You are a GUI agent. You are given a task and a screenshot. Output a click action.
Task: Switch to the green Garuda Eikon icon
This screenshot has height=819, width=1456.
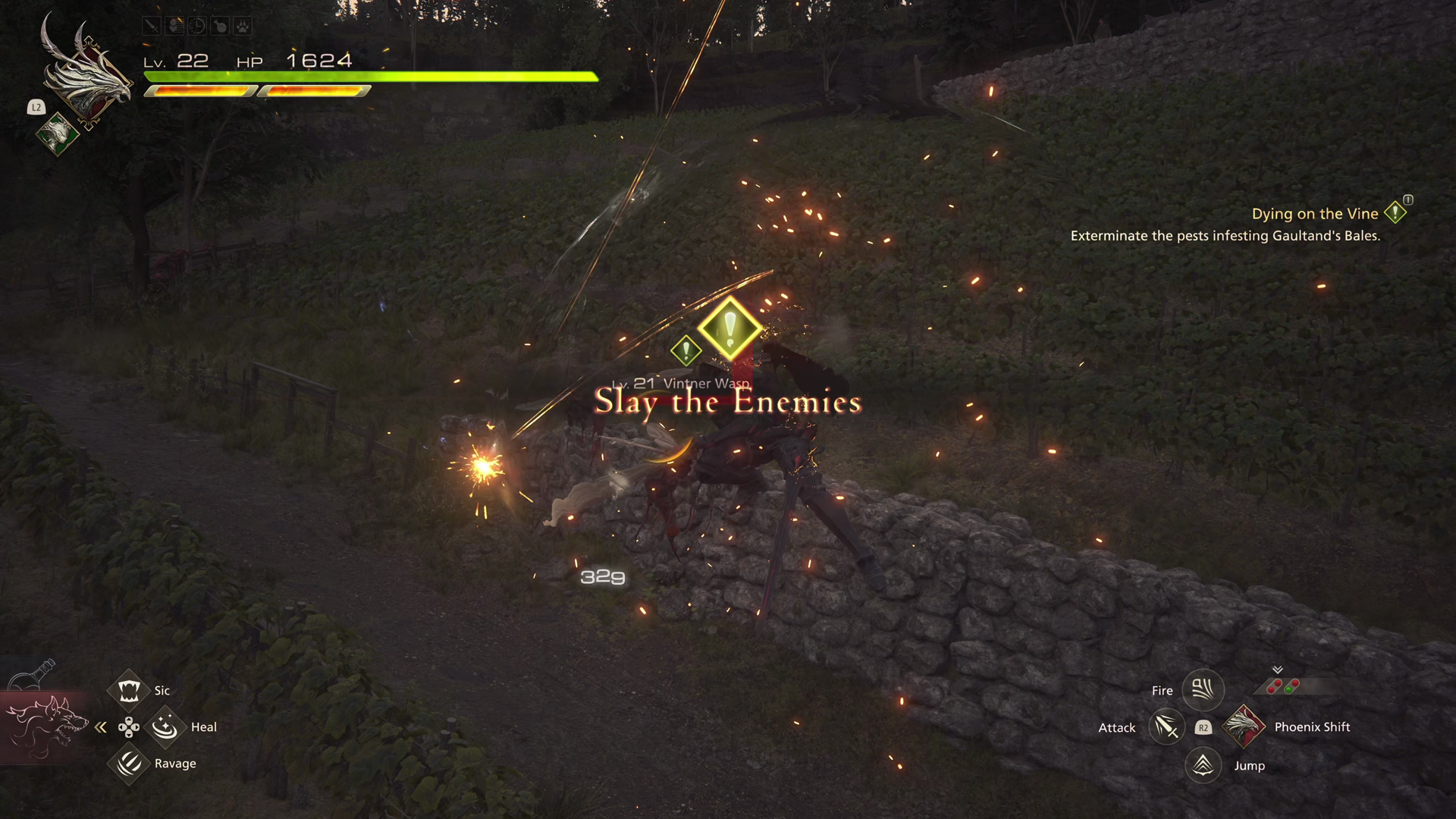coord(57,134)
